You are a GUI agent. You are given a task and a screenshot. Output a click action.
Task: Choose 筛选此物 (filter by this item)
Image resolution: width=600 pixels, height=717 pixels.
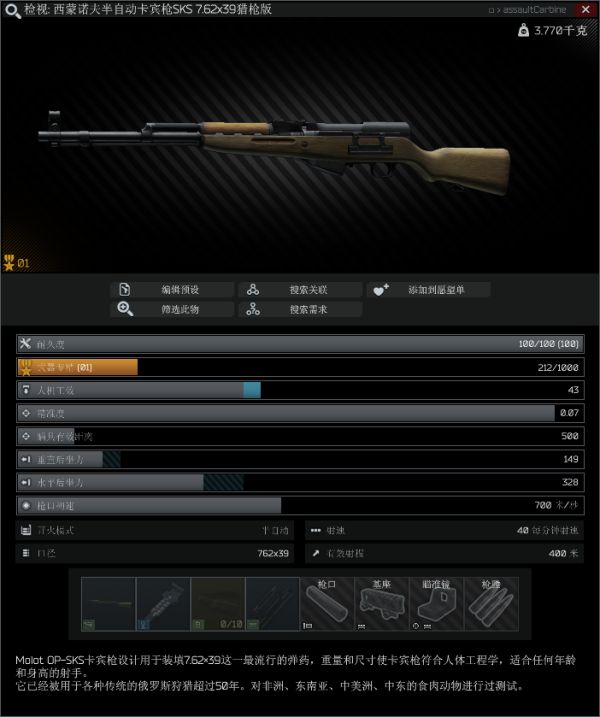pyautogui.click(x=172, y=309)
